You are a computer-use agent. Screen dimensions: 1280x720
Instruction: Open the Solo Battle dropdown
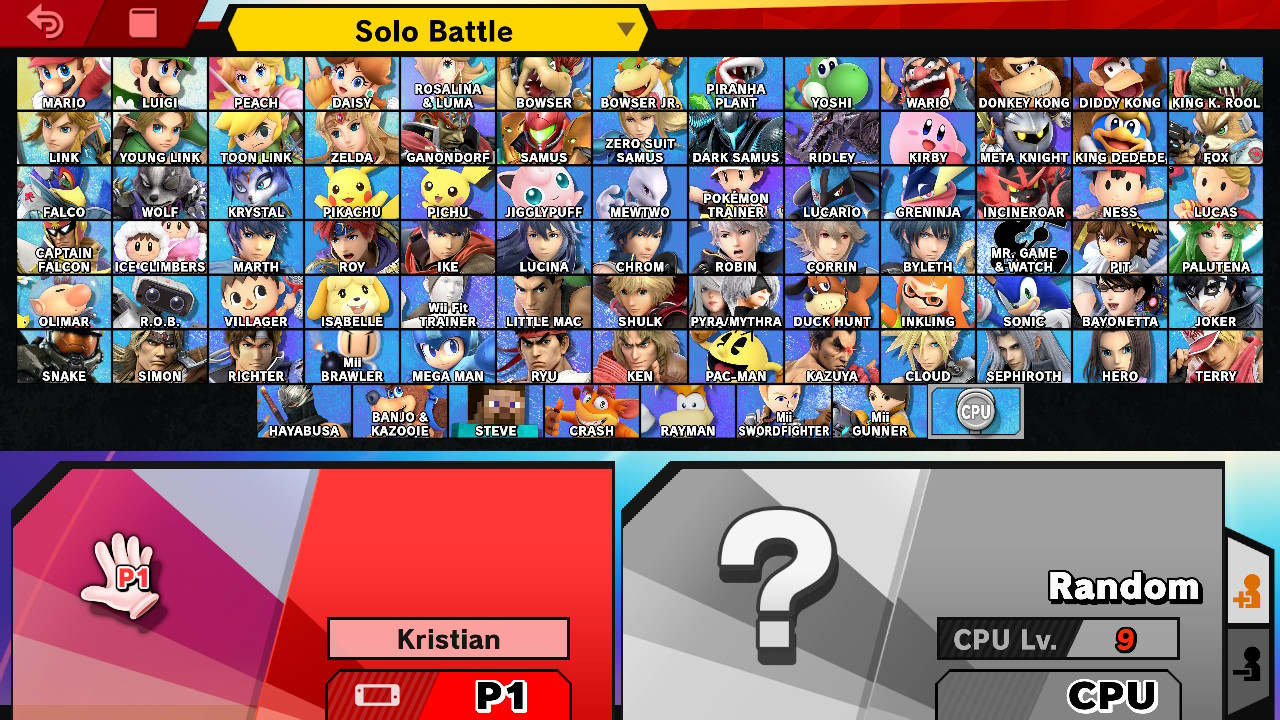coord(434,31)
